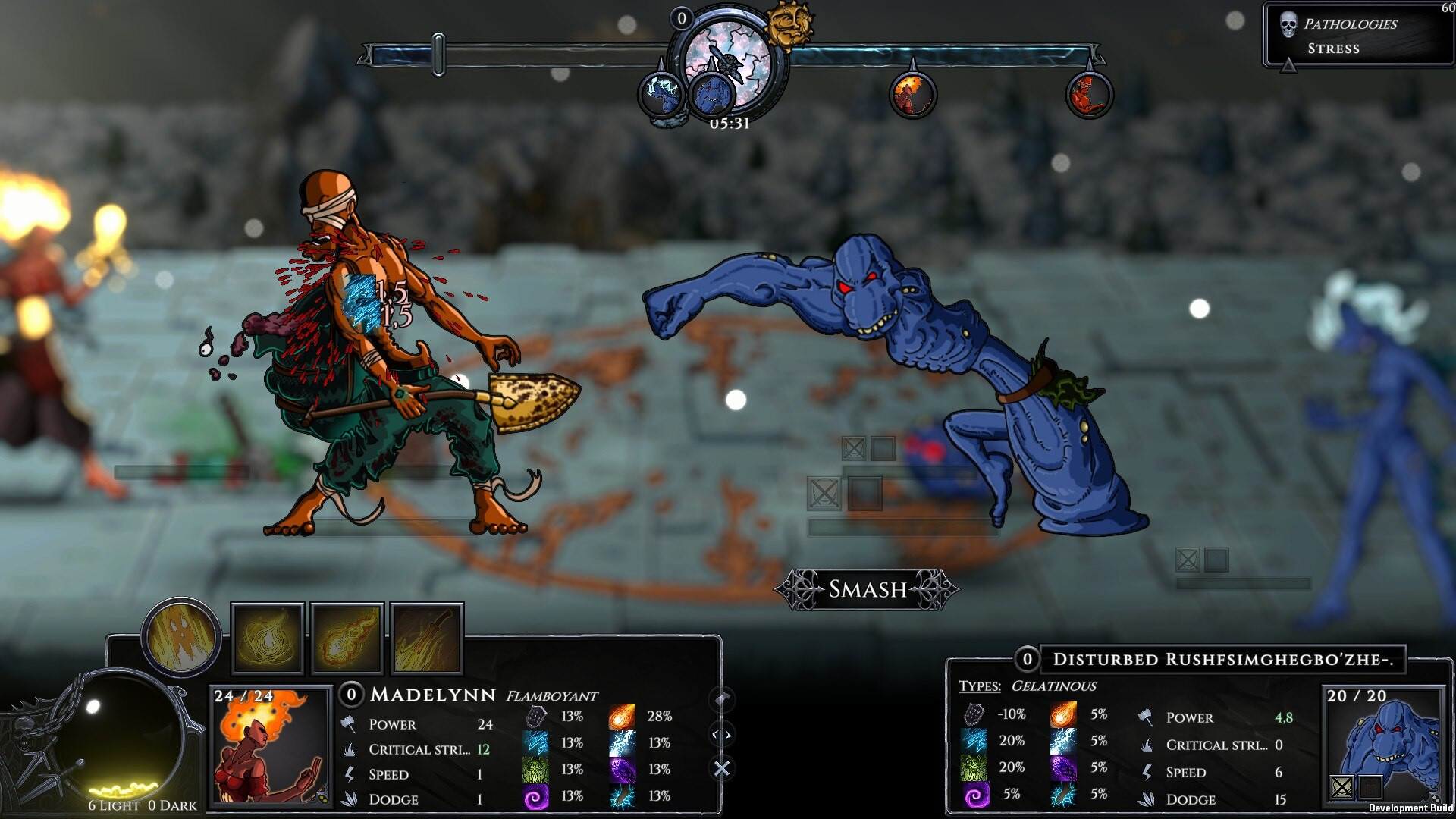Expand the side arrows on Madelynn's panel edge
Screen dimensions: 1456x819
720,733
